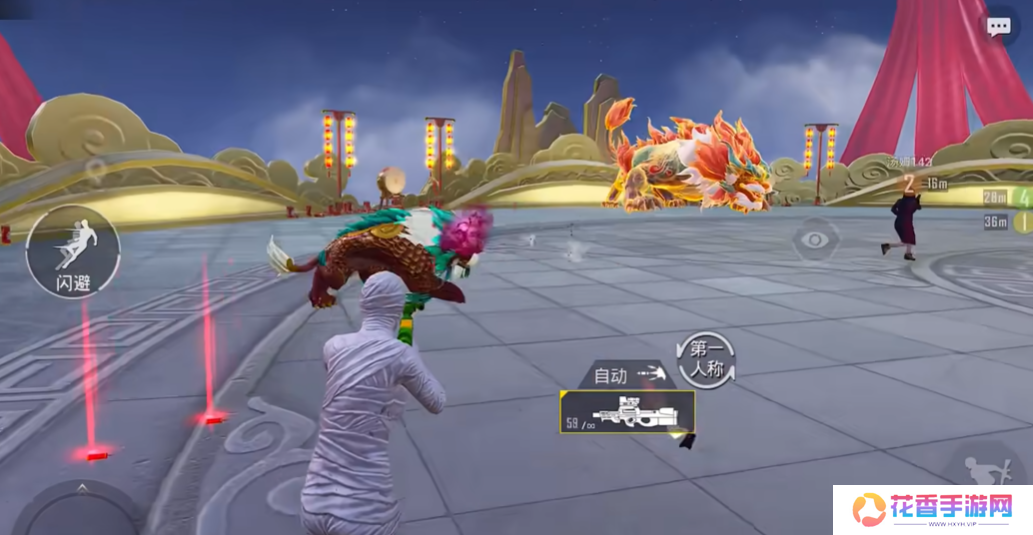This screenshot has width=1033, height=535.
Task: Click the 花香手游网 watermark logo
Action: [x=932, y=510]
